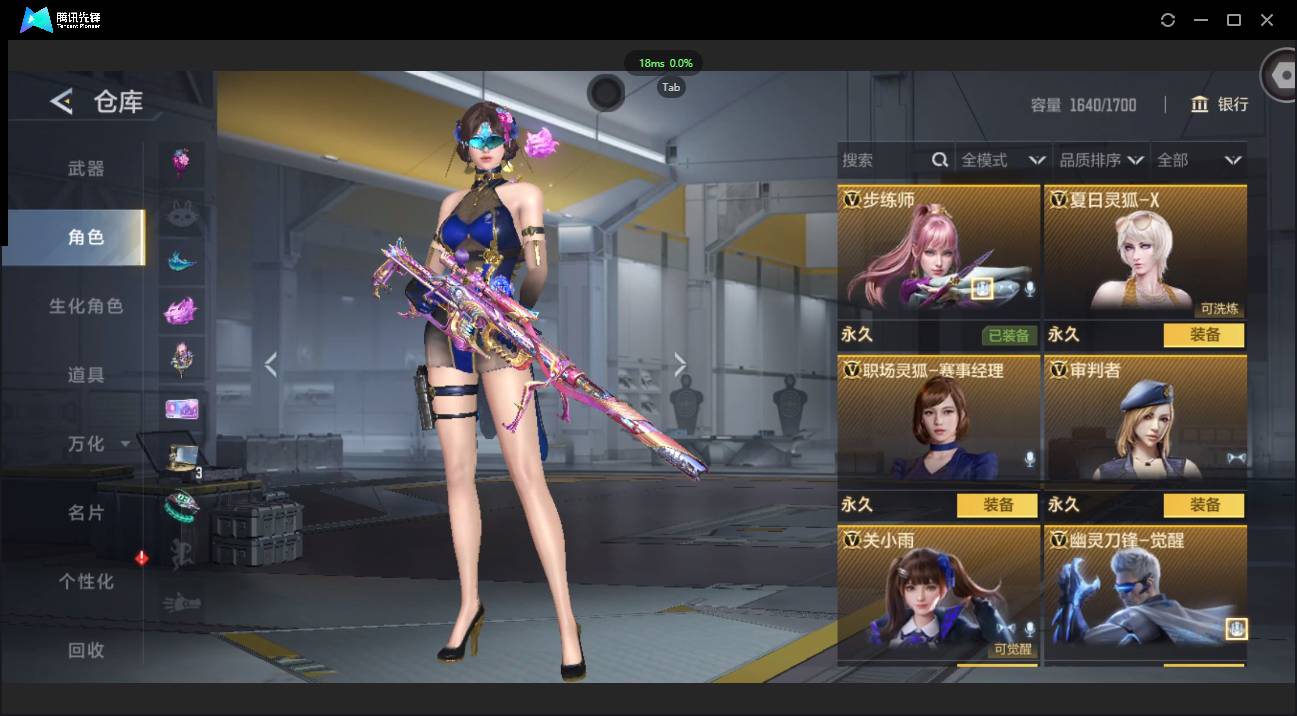Click the 搜索 search field
Viewport: 1297px width, 716px height.
(885, 160)
